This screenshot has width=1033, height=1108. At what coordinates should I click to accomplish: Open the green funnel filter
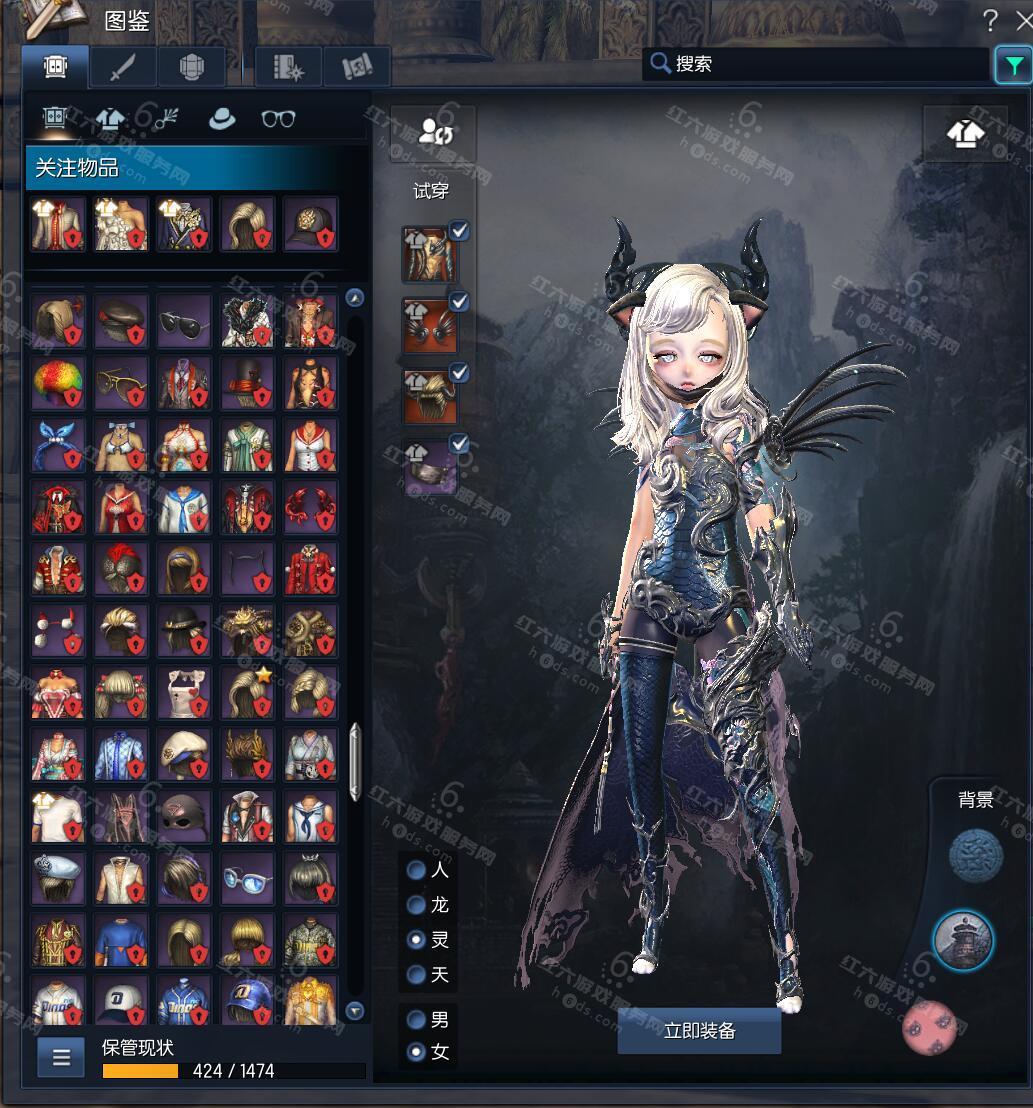pyautogui.click(x=1014, y=66)
